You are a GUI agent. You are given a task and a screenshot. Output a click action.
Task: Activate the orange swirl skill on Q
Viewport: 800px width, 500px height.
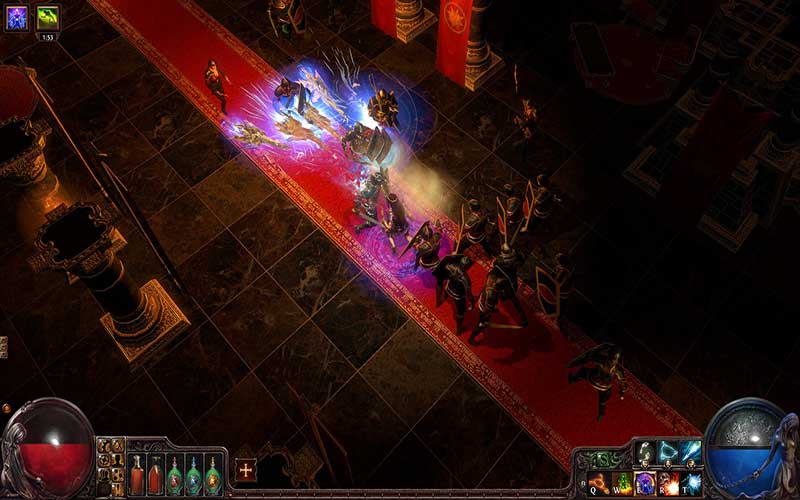coord(600,483)
